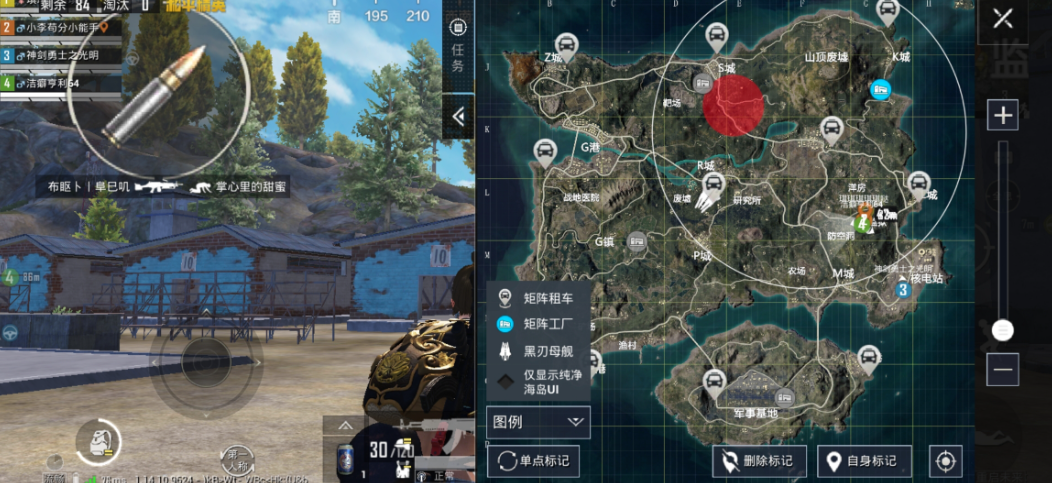Click the blue 矩阵工厂 marker near K城
This screenshot has width=1052, height=483.
pos(881,90)
